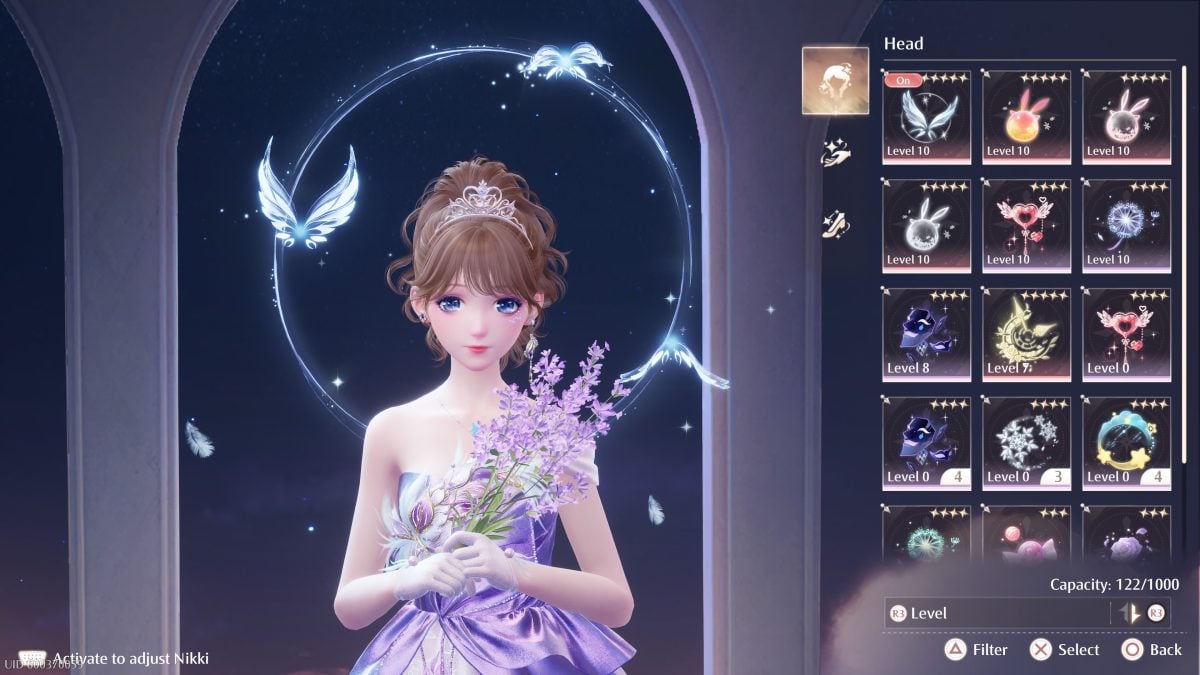
Task: Pick the golden crescent moon Eureka
Action: (1026, 334)
